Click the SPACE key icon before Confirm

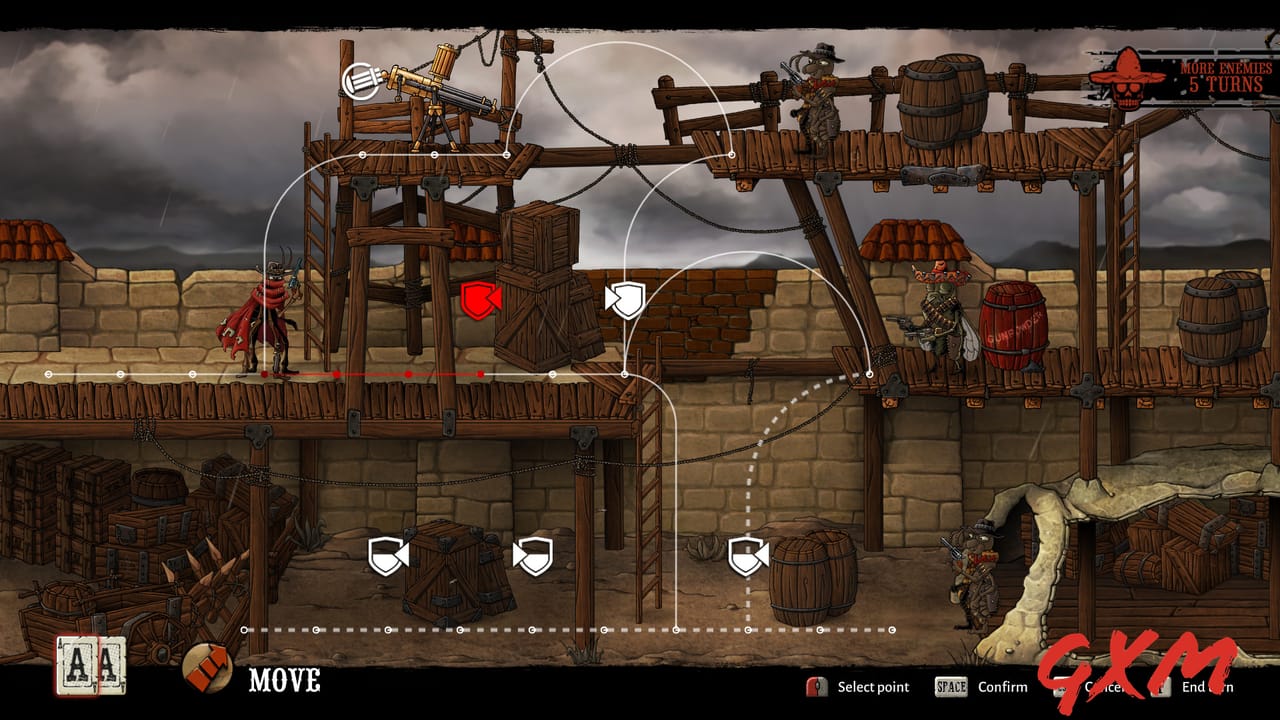(953, 687)
